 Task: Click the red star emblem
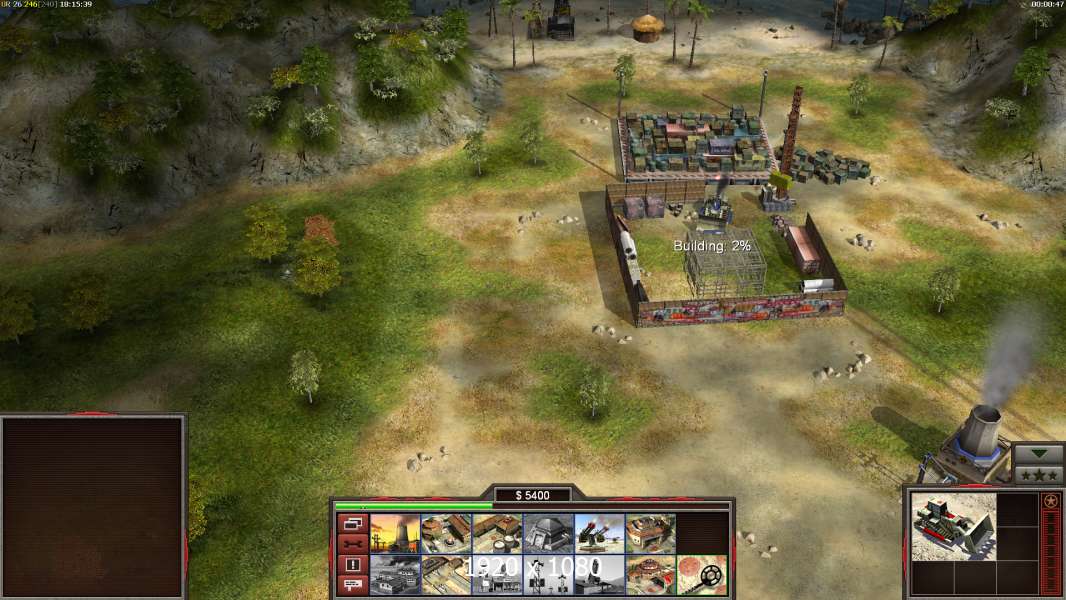(1051, 501)
